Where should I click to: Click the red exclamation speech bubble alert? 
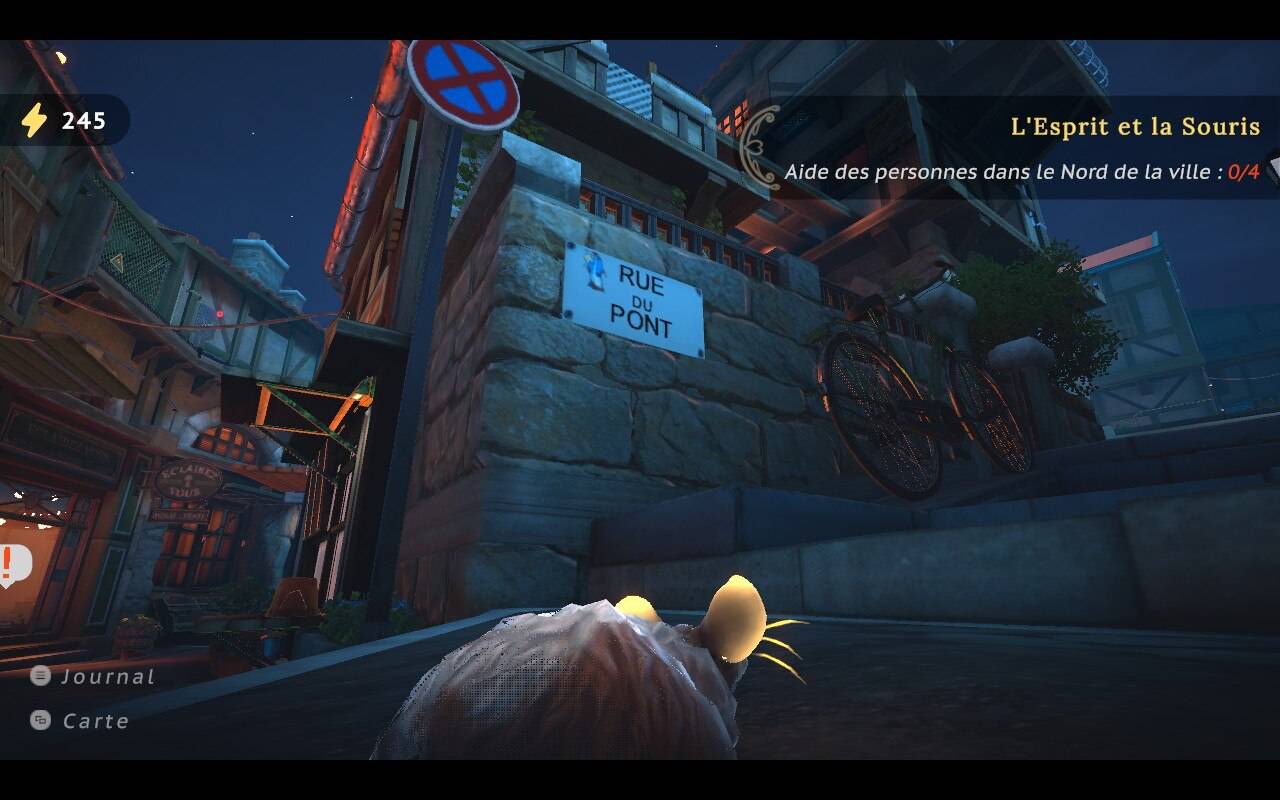[12, 565]
